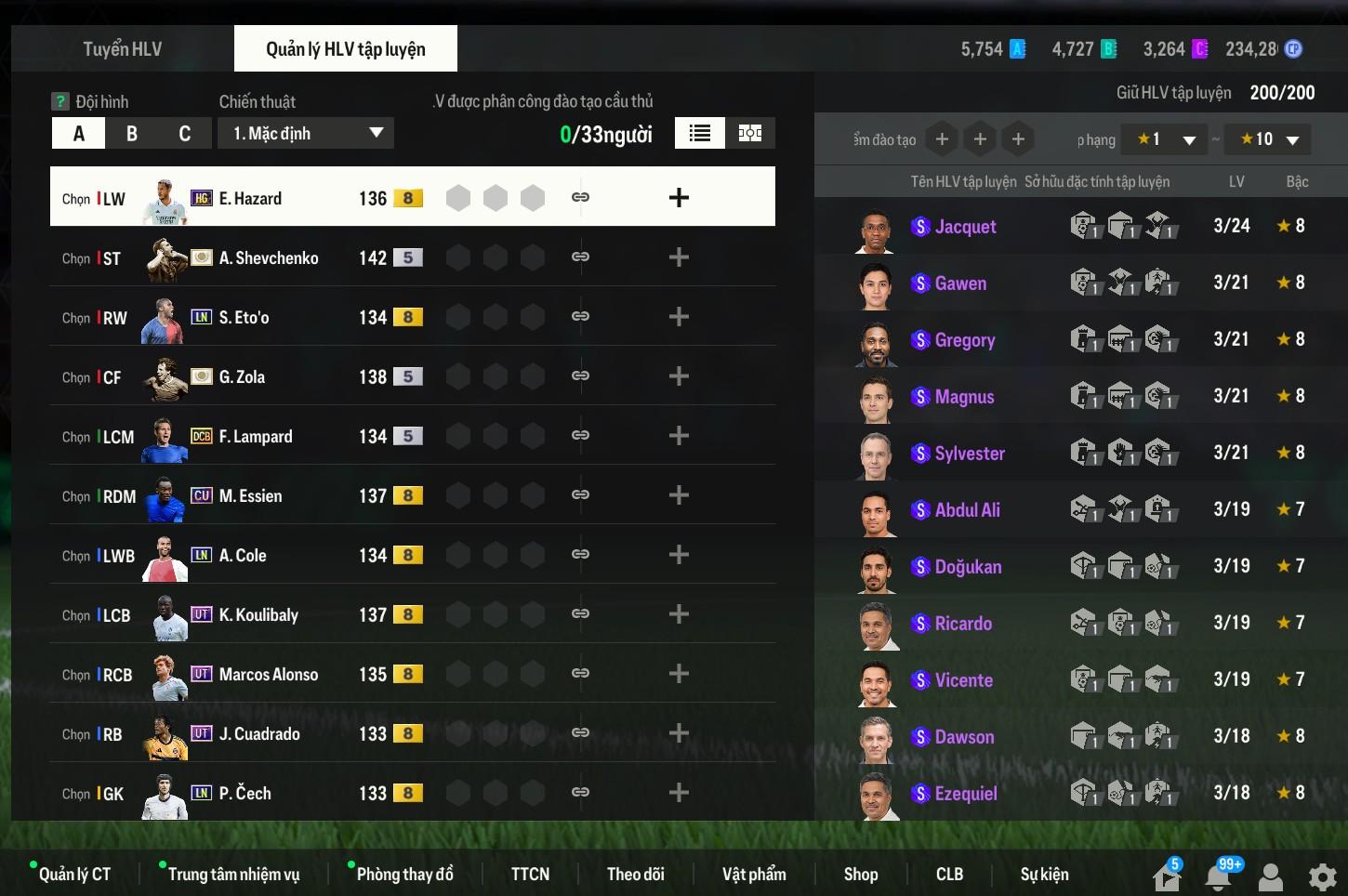Switch to pitch formation view

coord(750,133)
